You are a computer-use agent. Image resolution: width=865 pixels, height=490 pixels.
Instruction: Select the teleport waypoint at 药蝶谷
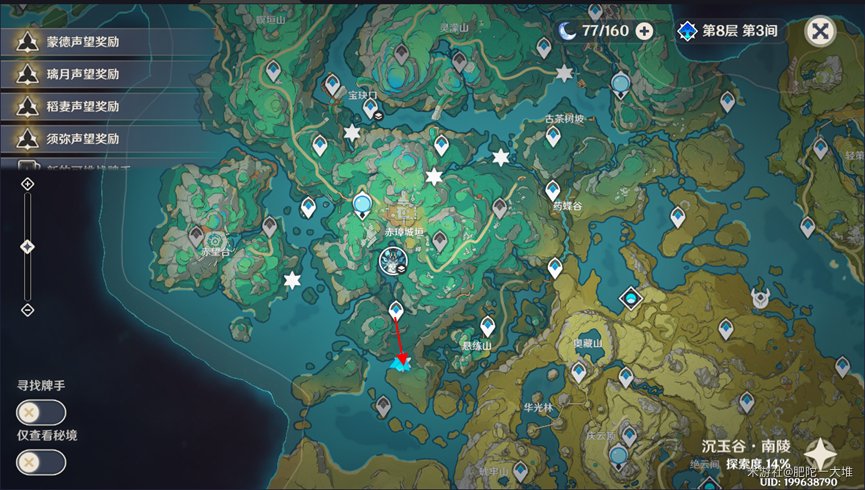pos(552,189)
